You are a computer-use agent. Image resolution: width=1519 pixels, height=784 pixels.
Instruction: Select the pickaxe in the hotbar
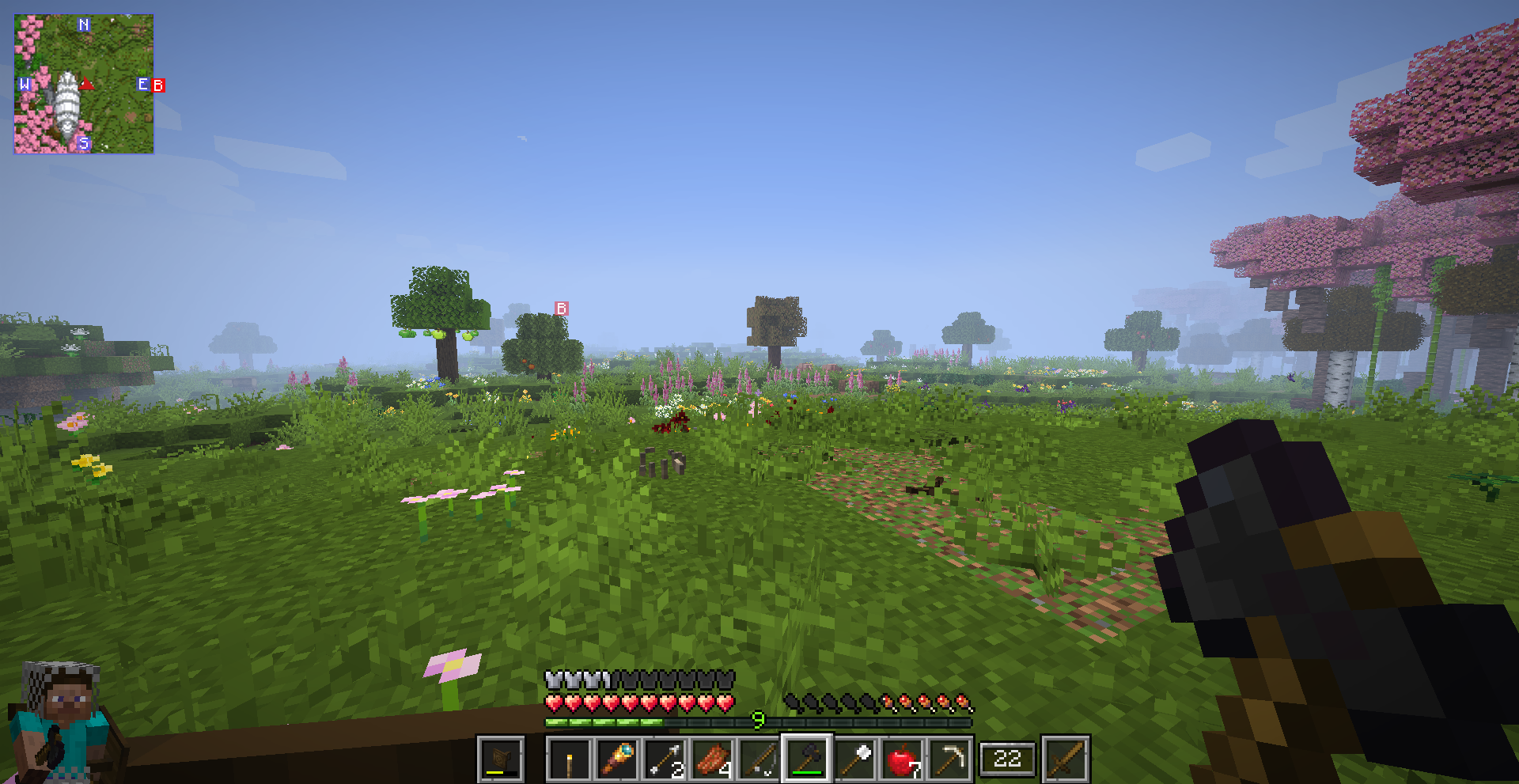(949, 758)
